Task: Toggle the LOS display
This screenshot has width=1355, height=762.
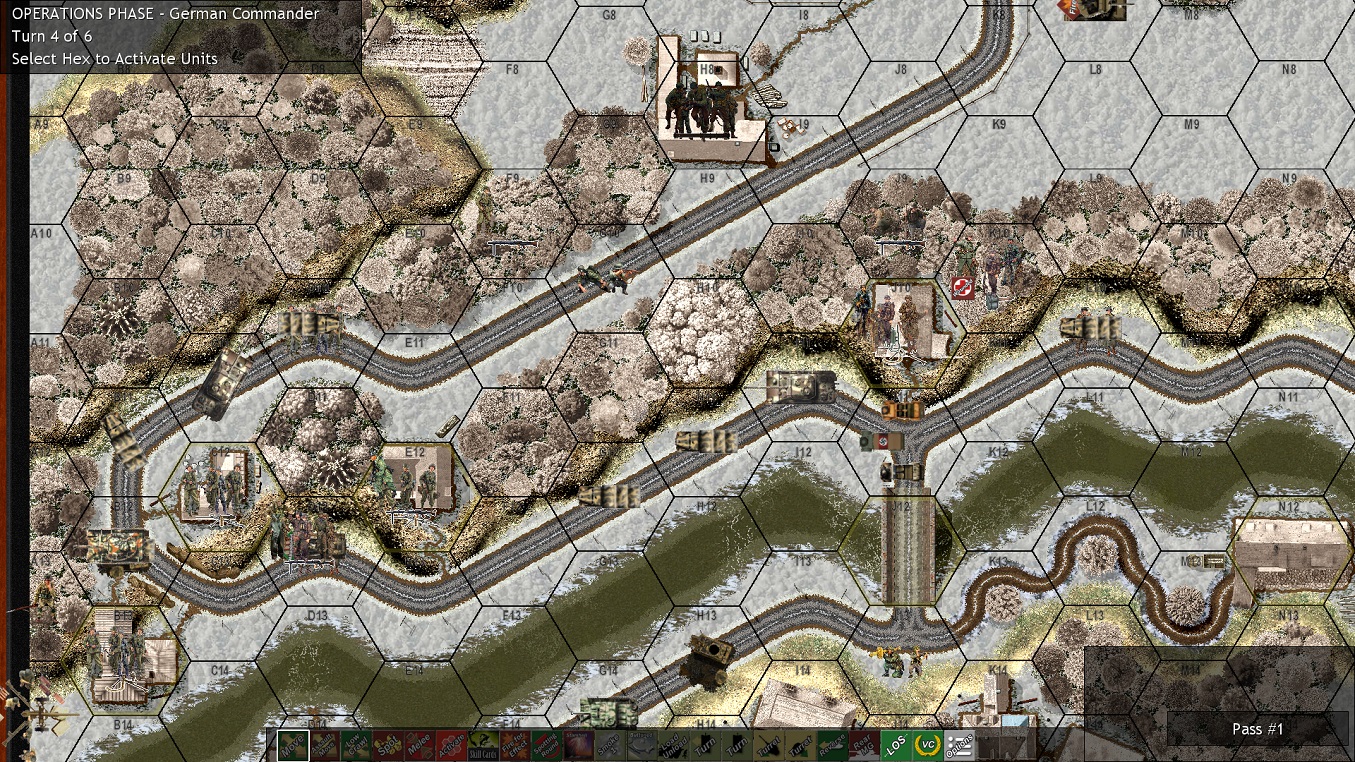Action: (895, 746)
